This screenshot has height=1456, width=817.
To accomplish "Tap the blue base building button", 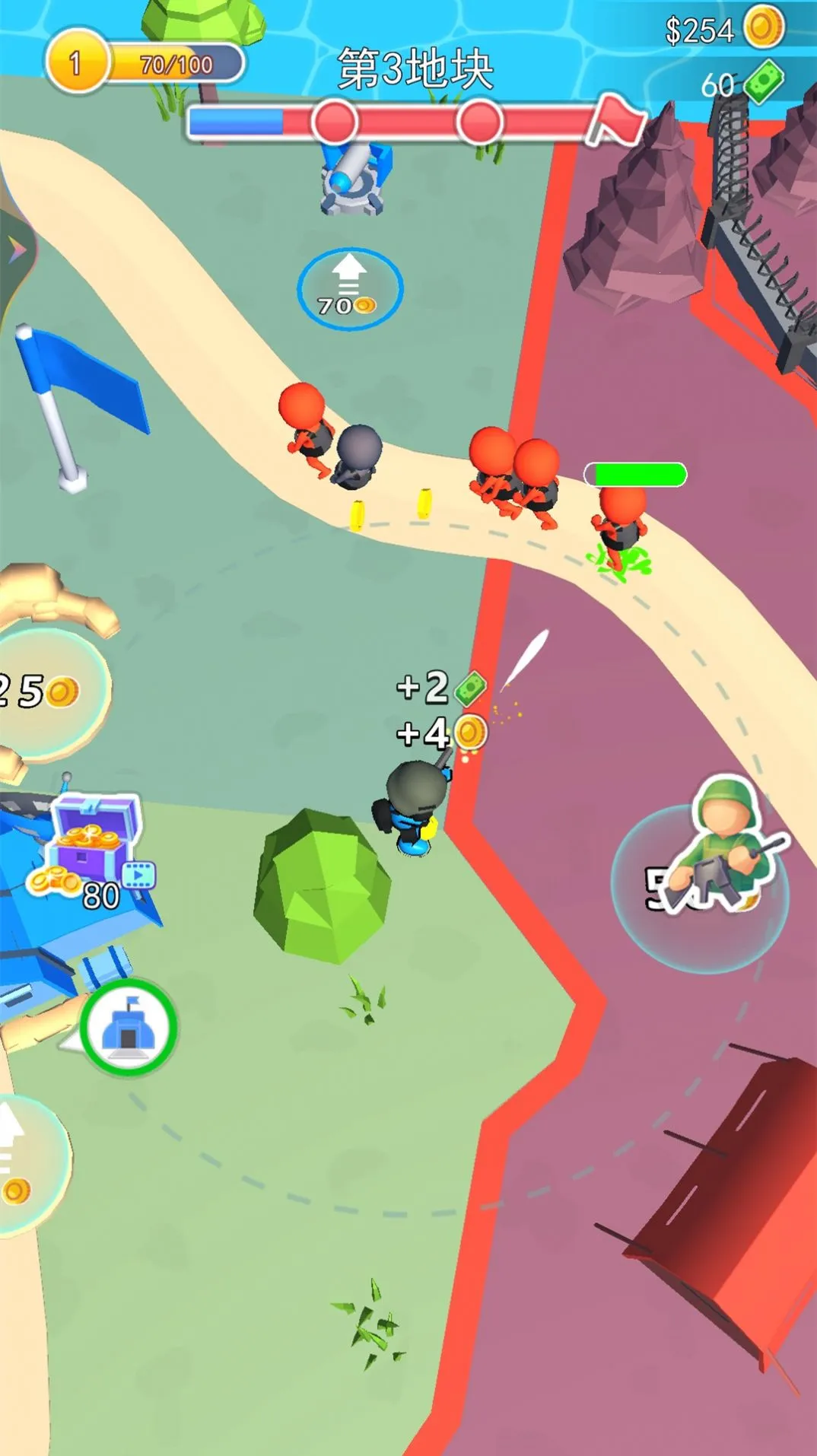I will tap(129, 1027).
